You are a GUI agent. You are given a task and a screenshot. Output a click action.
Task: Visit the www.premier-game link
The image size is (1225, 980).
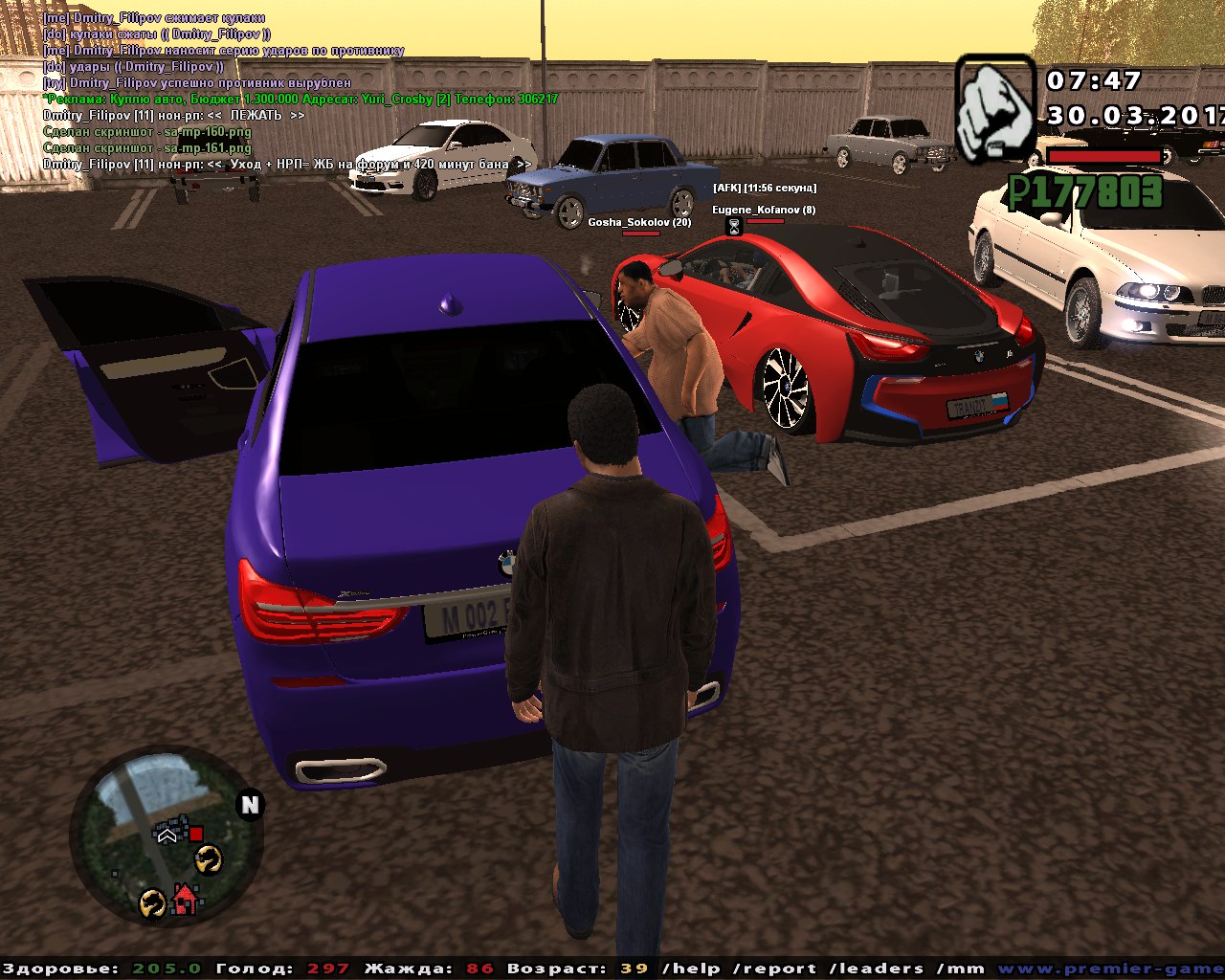[x=1110, y=969]
